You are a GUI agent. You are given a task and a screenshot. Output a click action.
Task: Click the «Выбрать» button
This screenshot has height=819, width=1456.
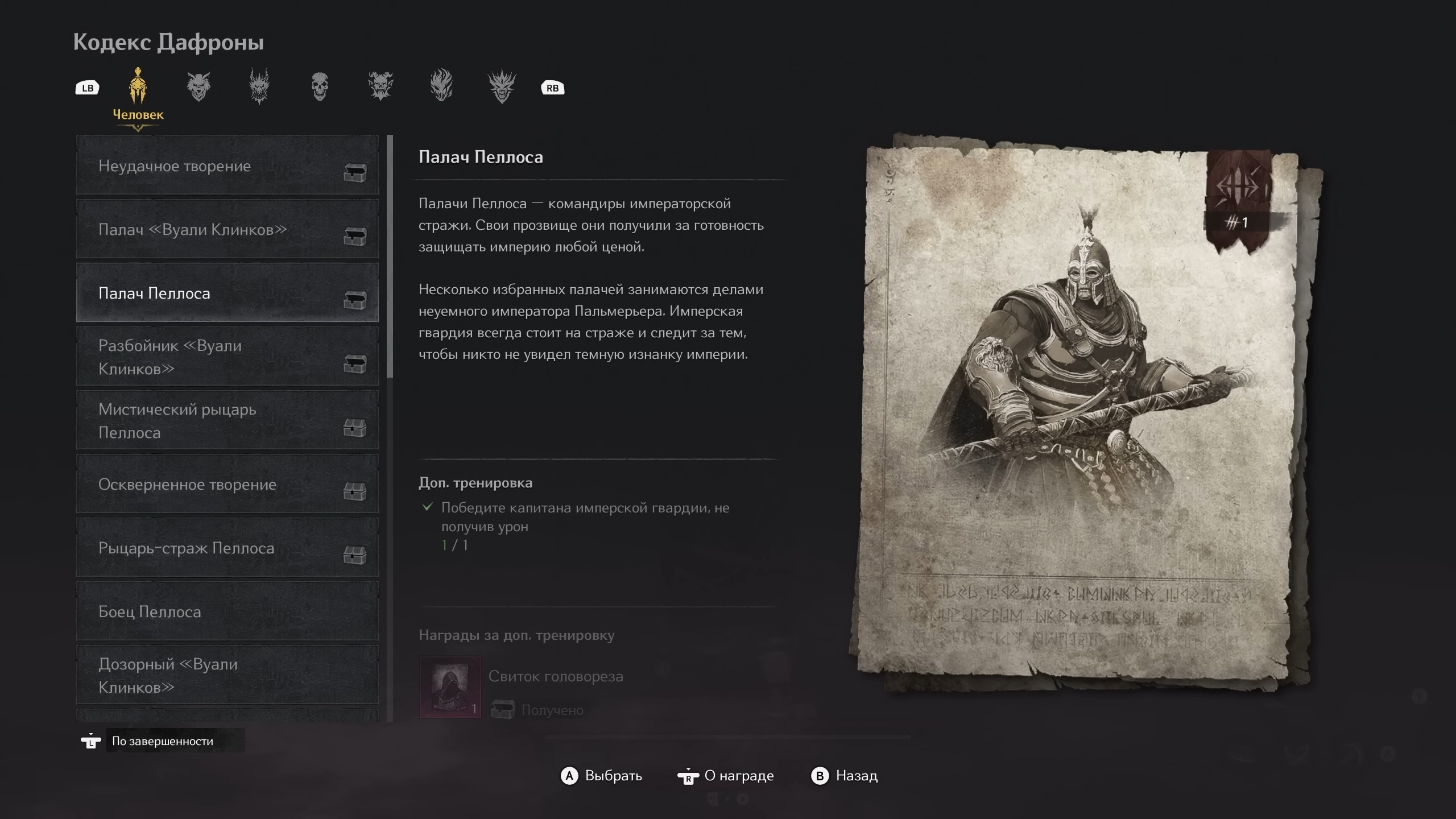(x=602, y=776)
